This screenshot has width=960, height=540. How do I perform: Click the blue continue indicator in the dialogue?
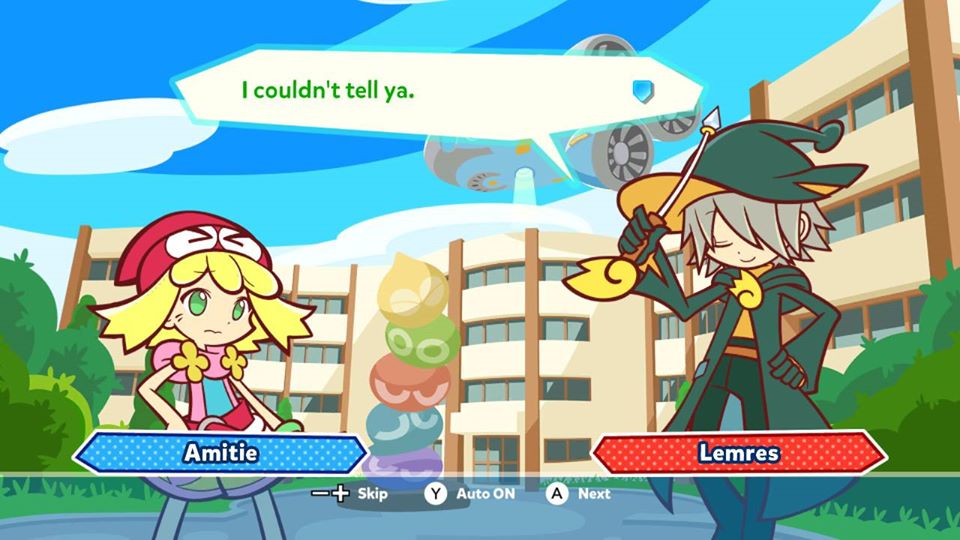641,91
